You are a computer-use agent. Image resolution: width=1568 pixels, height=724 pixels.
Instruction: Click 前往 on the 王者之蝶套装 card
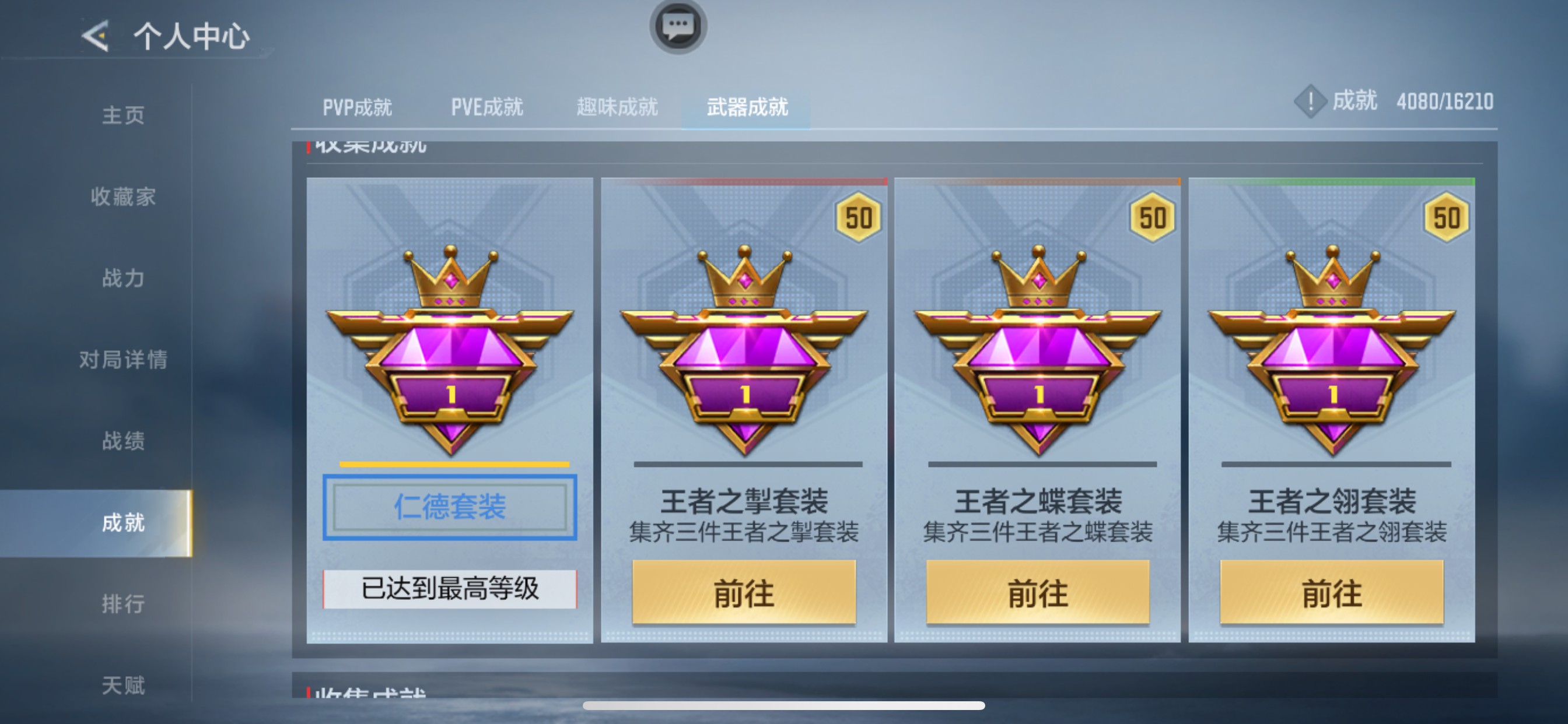tap(1038, 593)
